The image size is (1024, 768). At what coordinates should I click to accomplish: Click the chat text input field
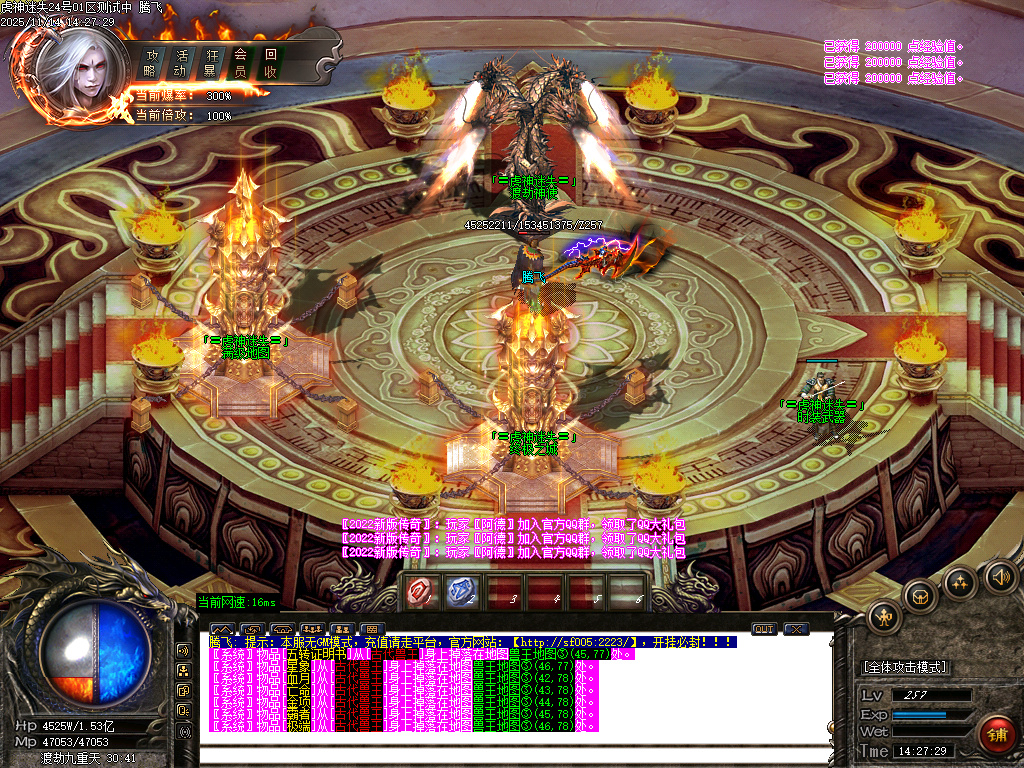point(515,756)
